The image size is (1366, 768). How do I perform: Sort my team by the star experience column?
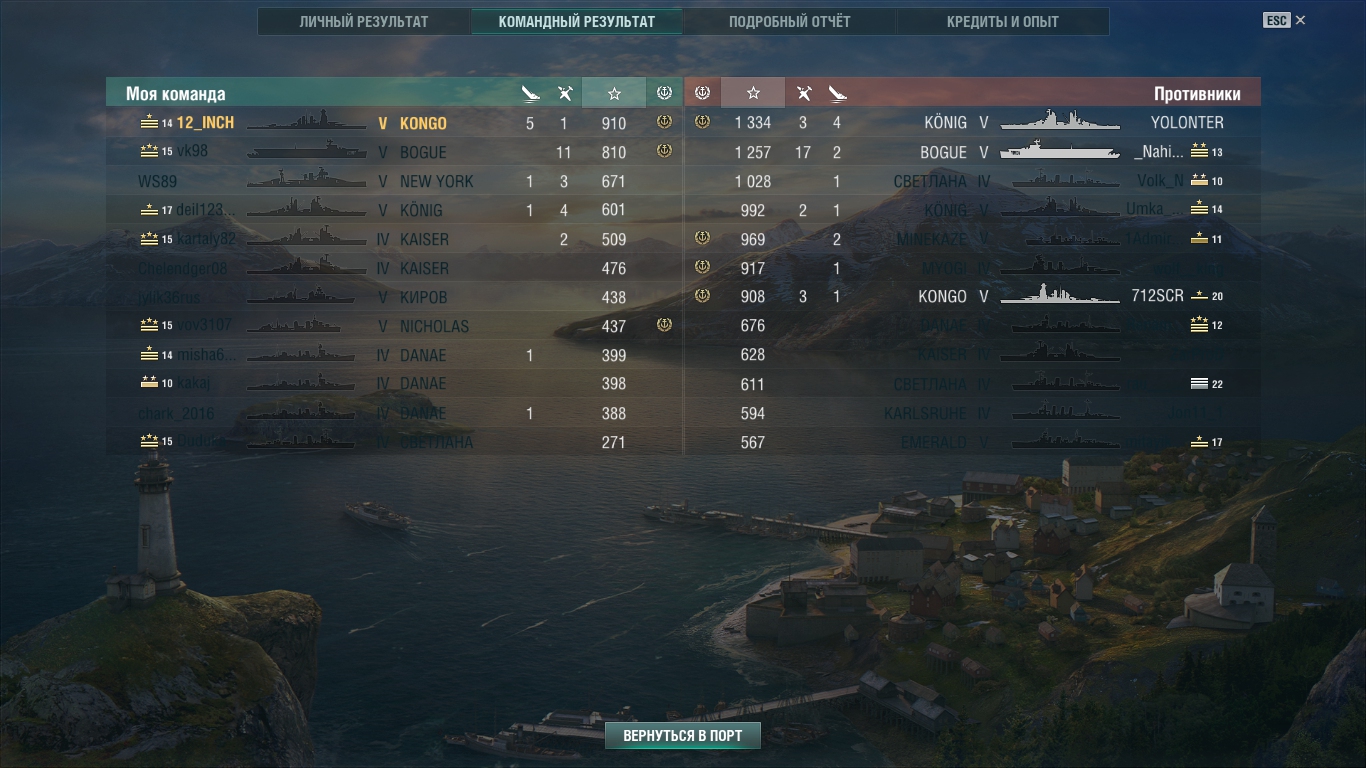coord(614,93)
